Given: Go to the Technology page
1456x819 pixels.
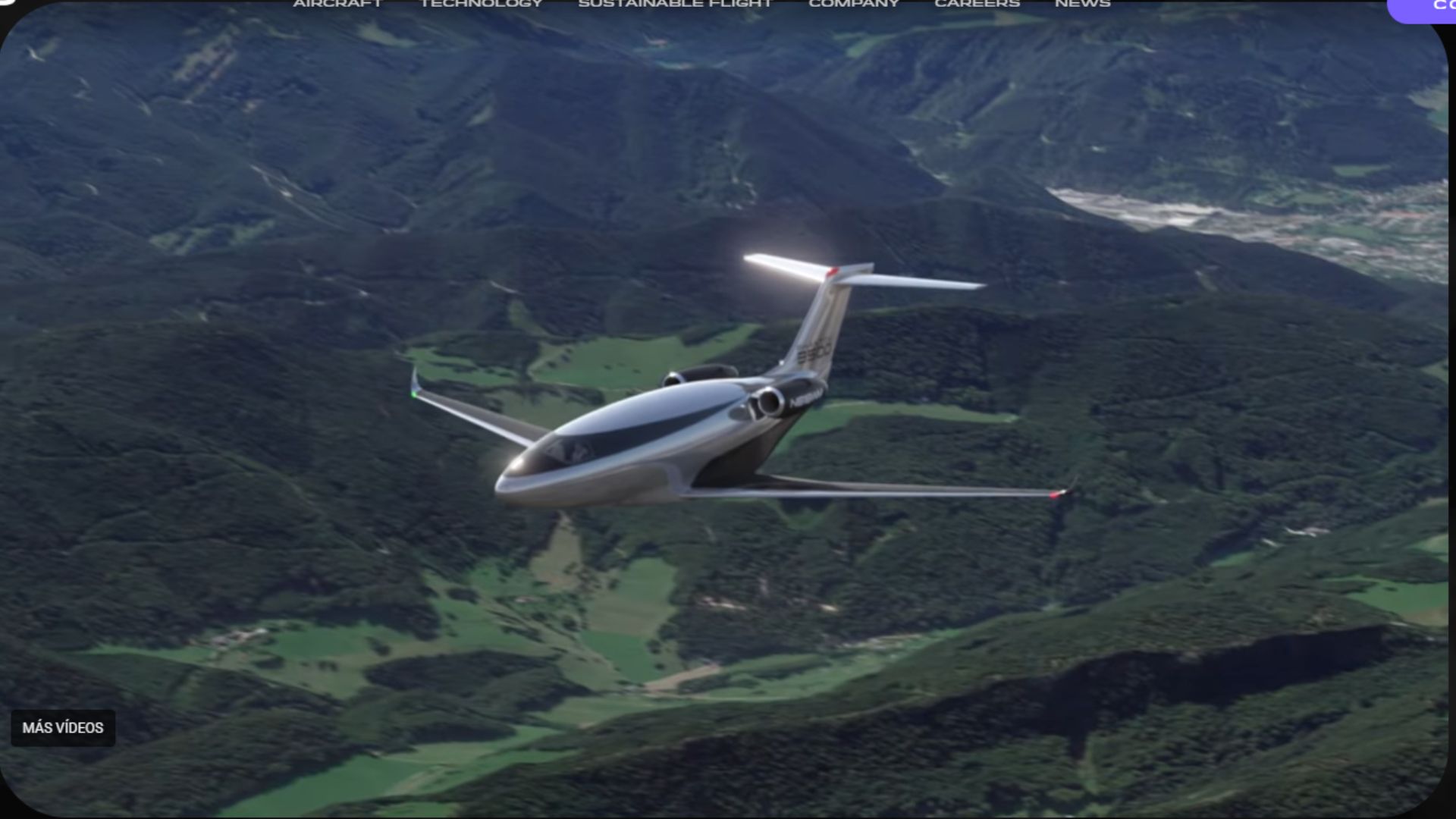Looking at the screenshot, I should click(482, 4).
